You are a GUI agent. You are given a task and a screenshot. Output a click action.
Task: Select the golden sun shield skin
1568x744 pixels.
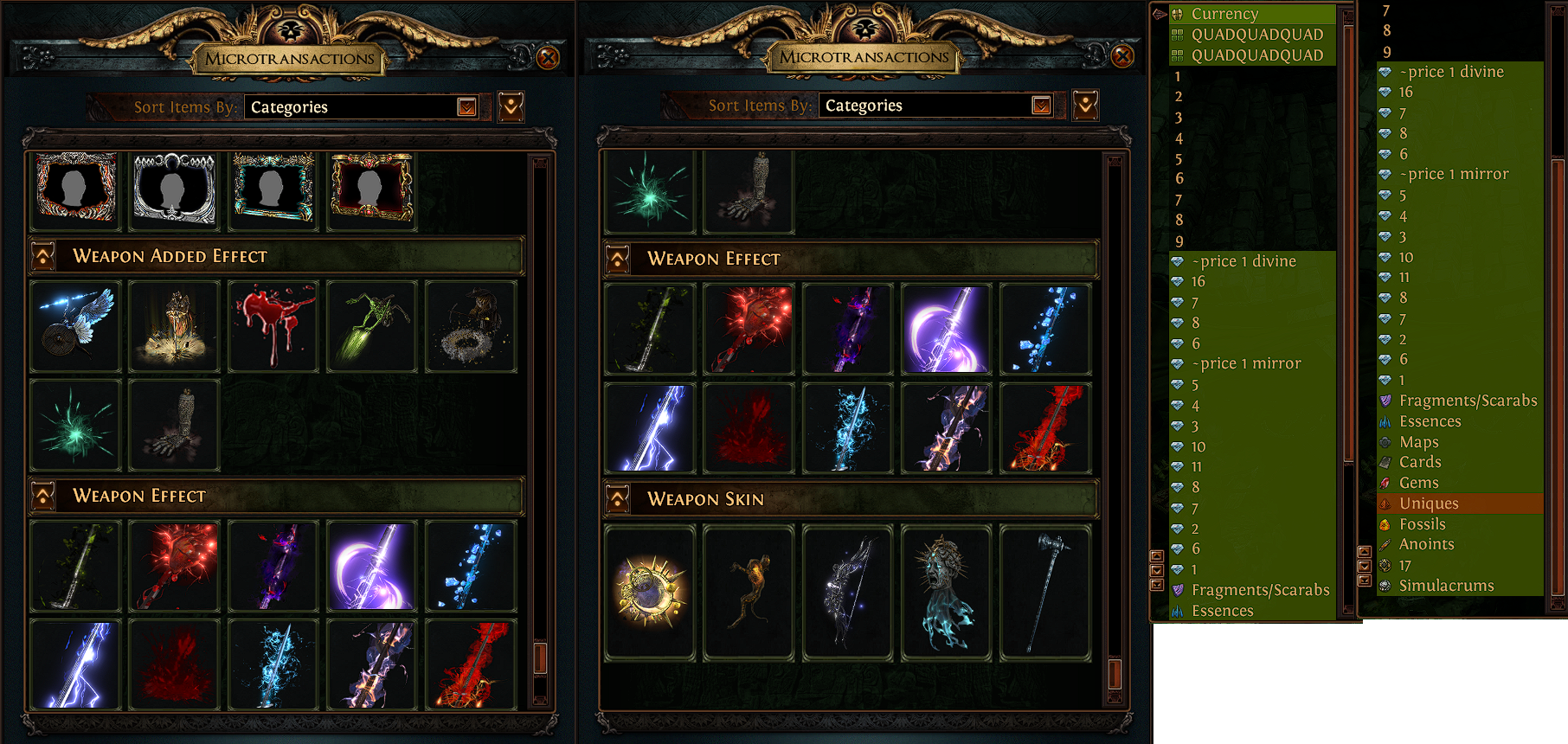point(650,593)
